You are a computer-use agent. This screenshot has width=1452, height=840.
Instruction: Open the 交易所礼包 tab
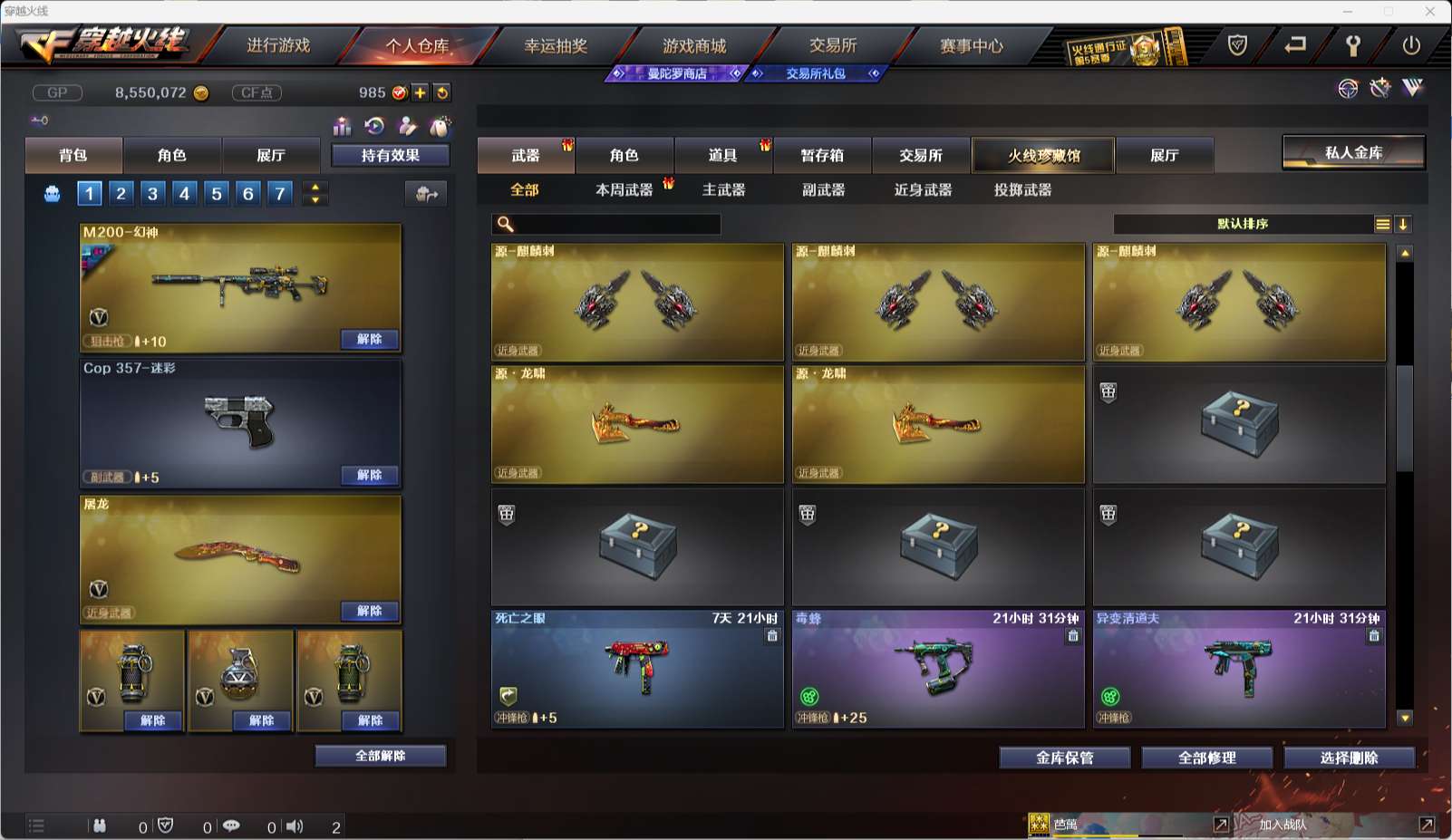click(814, 73)
